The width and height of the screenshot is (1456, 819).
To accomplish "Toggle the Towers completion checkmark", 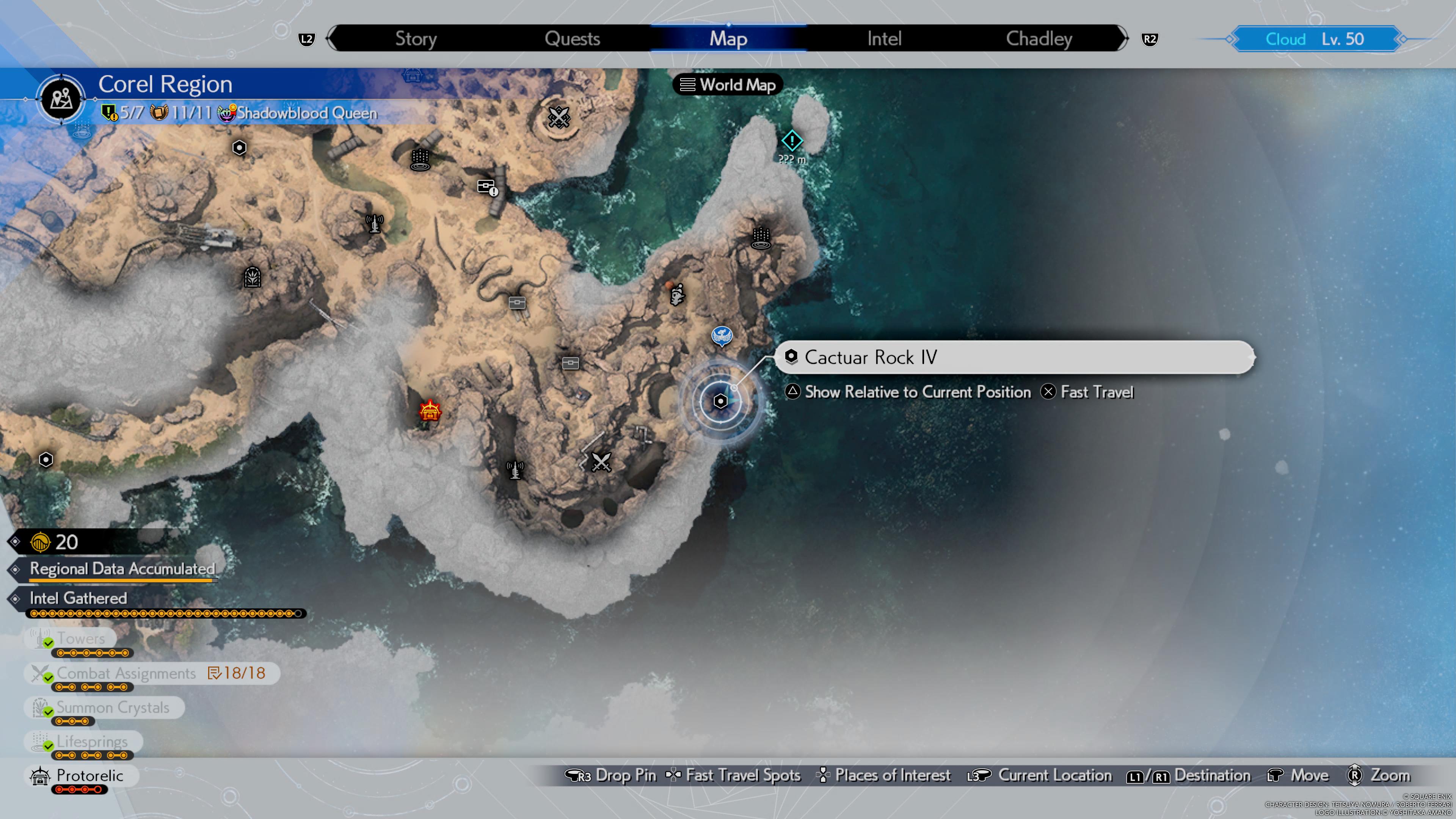I will pos(48,643).
